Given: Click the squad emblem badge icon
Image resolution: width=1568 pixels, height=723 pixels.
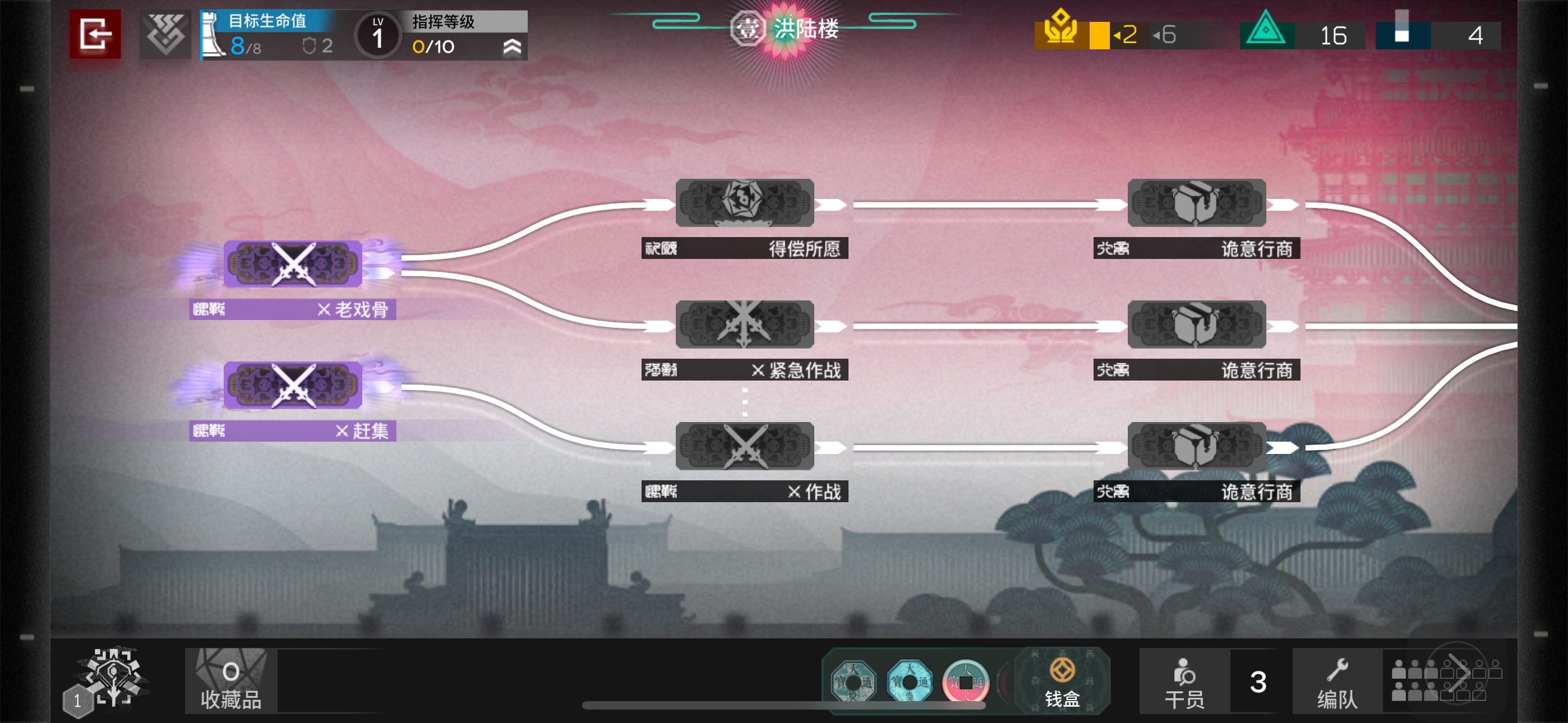Looking at the screenshot, I should pos(165,35).
